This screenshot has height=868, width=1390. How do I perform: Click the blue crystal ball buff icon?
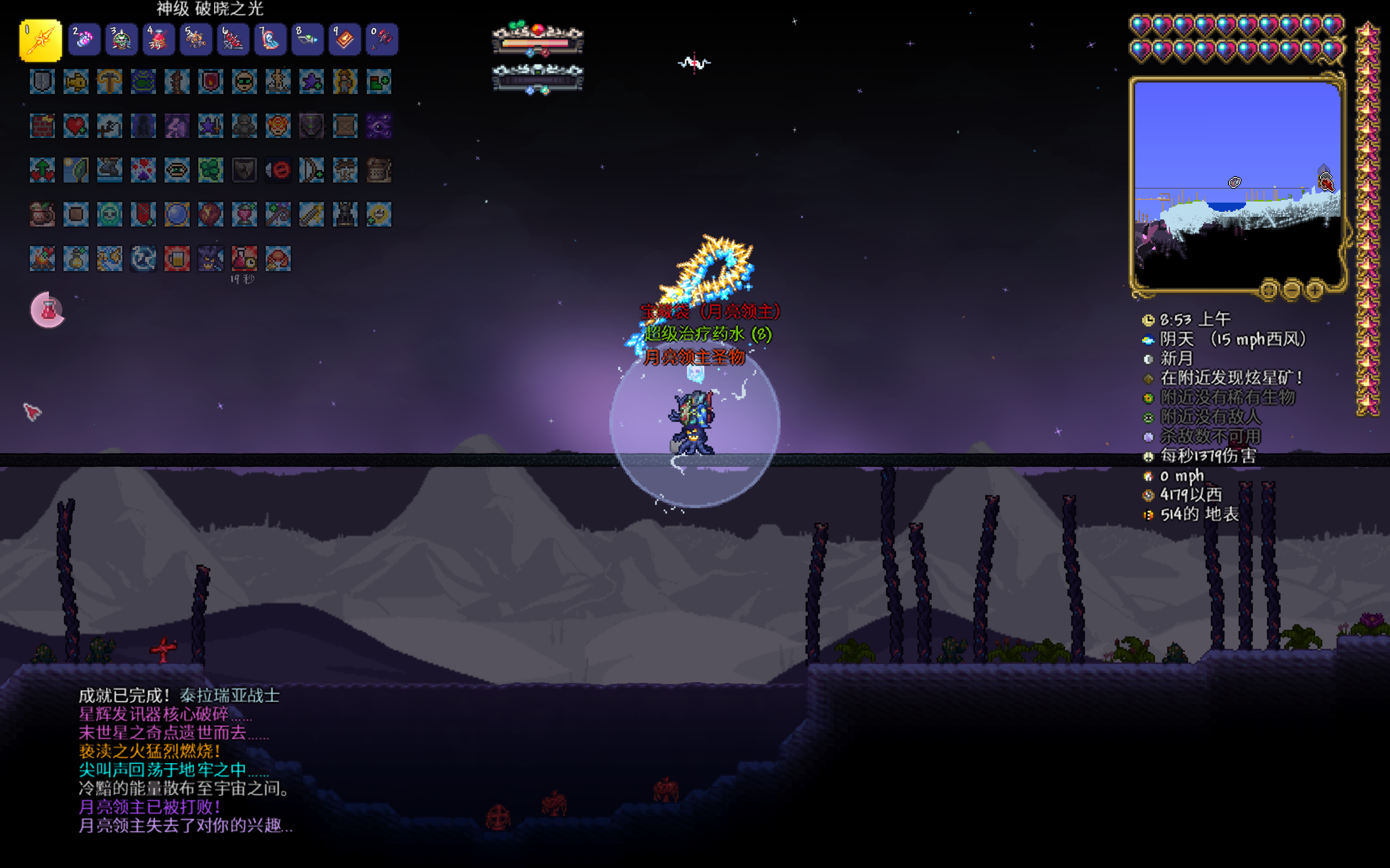pyautogui.click(x=177, y=214)
